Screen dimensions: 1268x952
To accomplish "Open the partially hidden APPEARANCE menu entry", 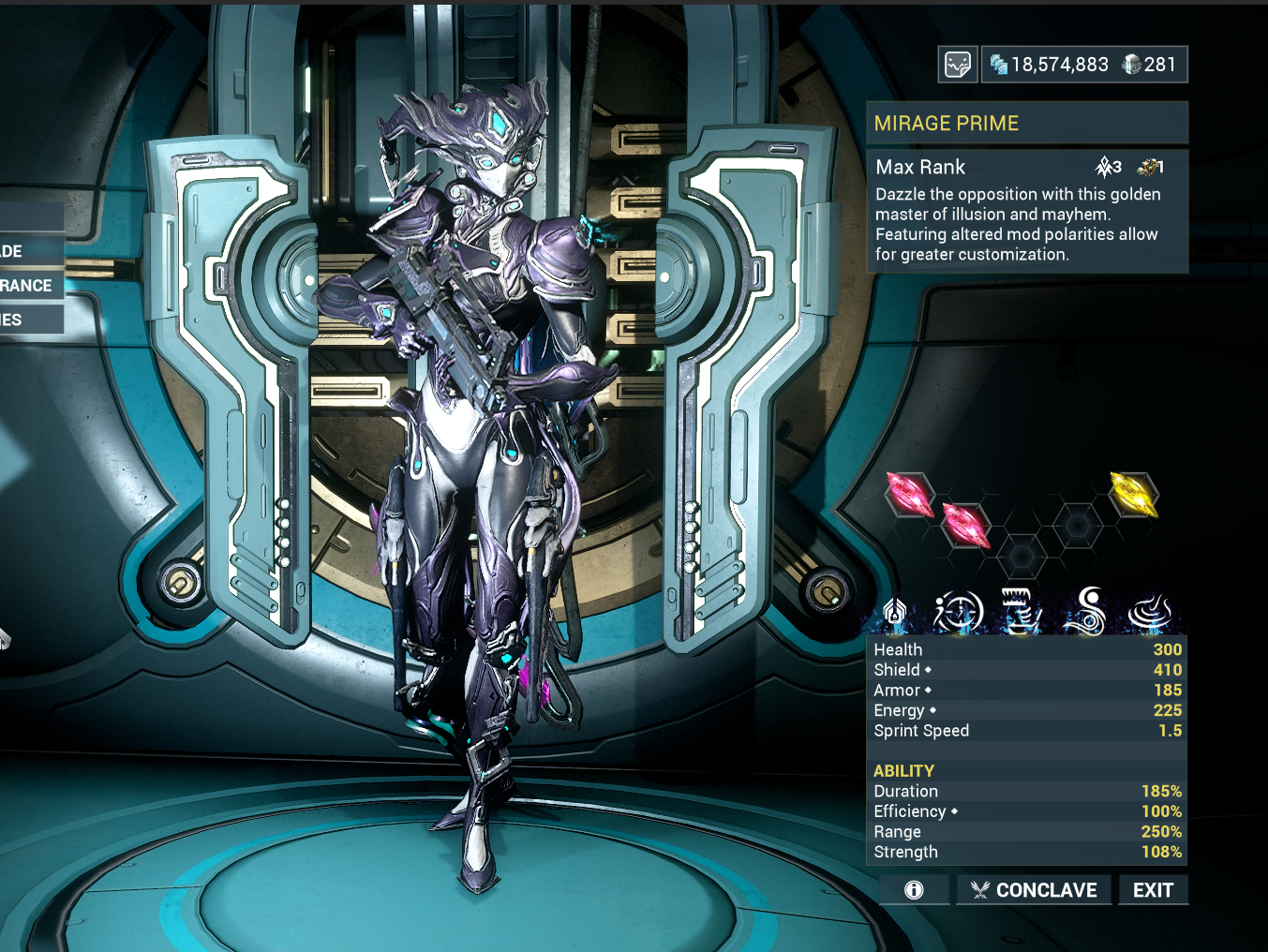I will tap(30, 286).
